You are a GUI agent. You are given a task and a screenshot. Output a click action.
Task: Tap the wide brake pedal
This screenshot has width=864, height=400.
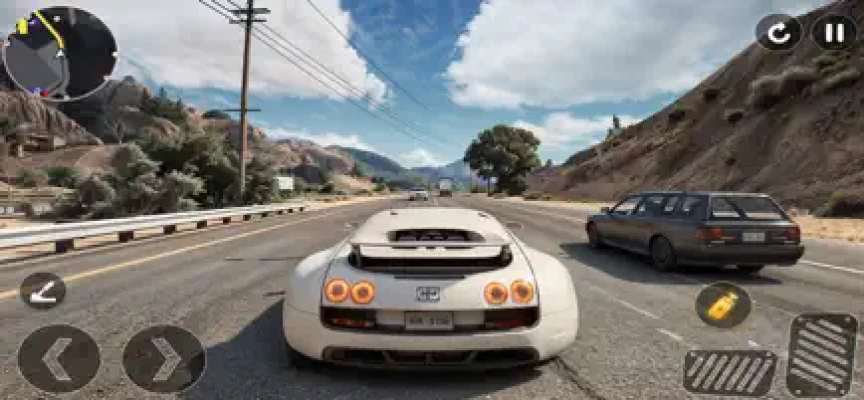(x=730, y=372)
